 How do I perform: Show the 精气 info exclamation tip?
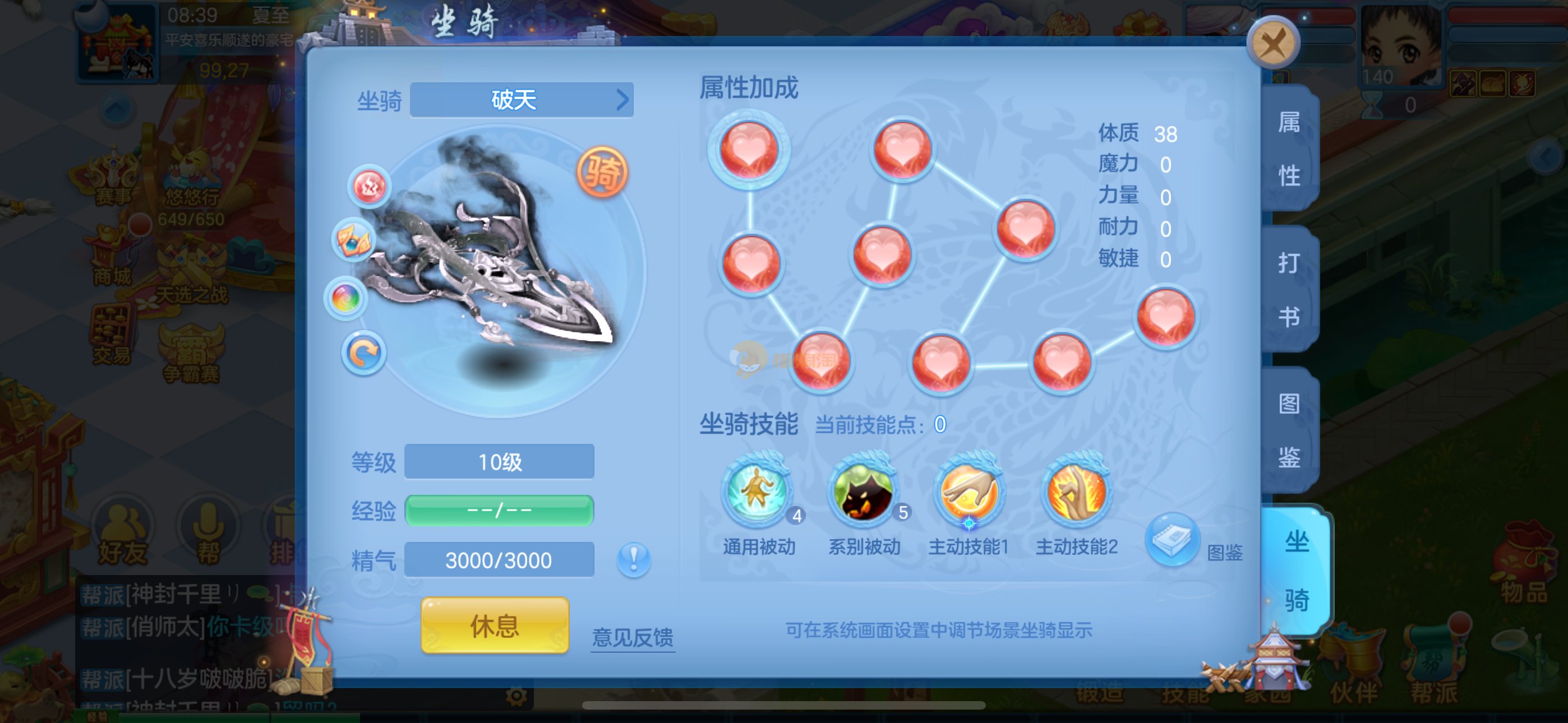click(x=634, y=559)
